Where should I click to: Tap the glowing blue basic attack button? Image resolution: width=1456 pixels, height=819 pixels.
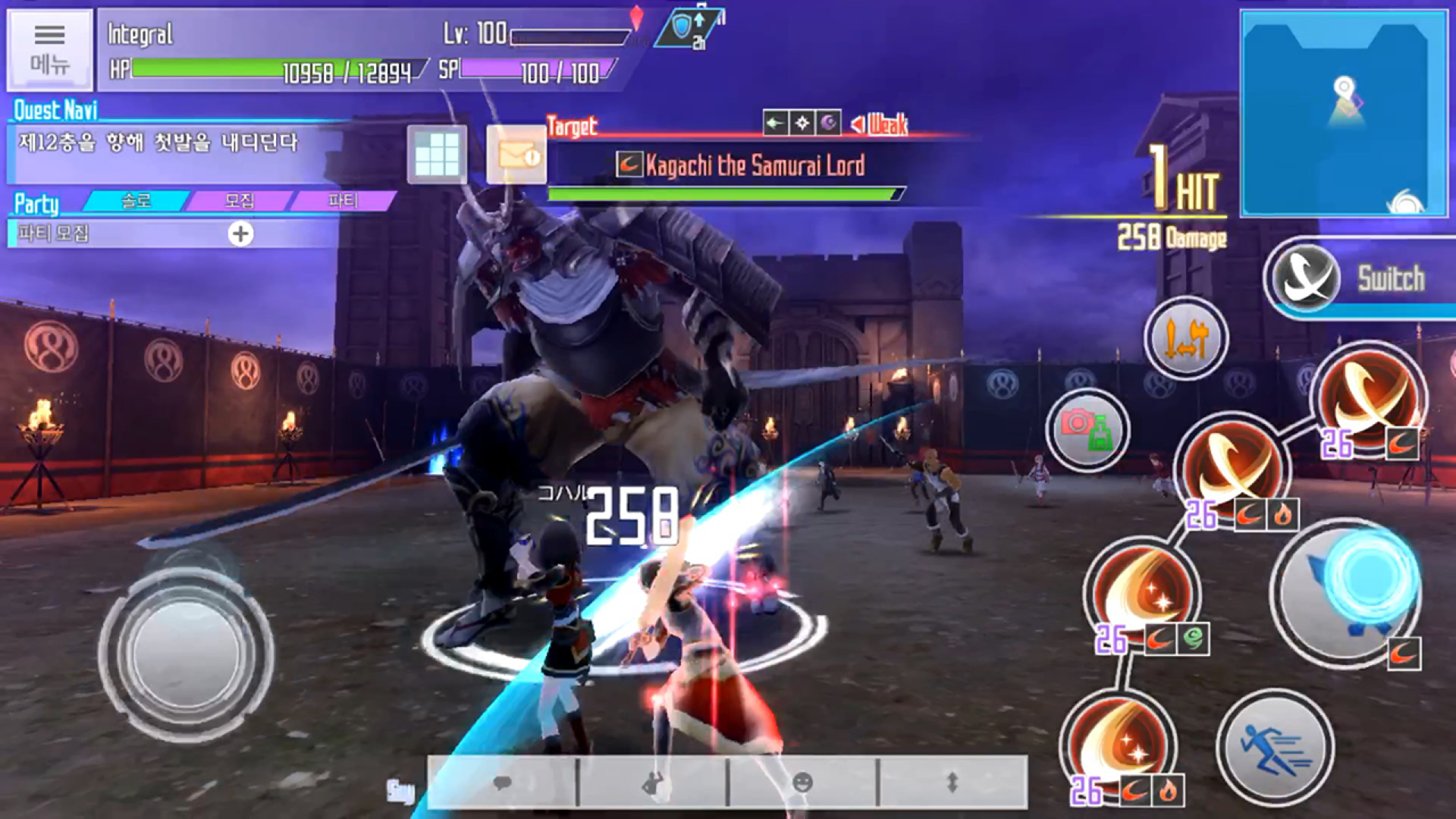click(1347, 591)
